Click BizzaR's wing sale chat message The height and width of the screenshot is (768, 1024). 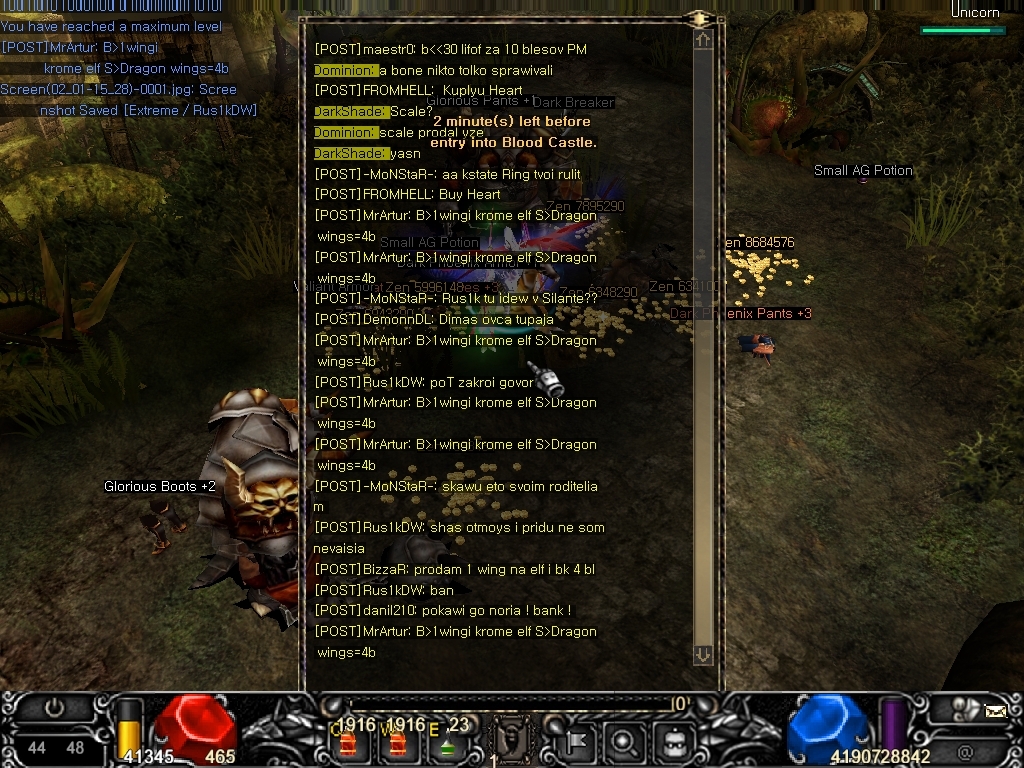pyautogui.click(x=455, y=569)
